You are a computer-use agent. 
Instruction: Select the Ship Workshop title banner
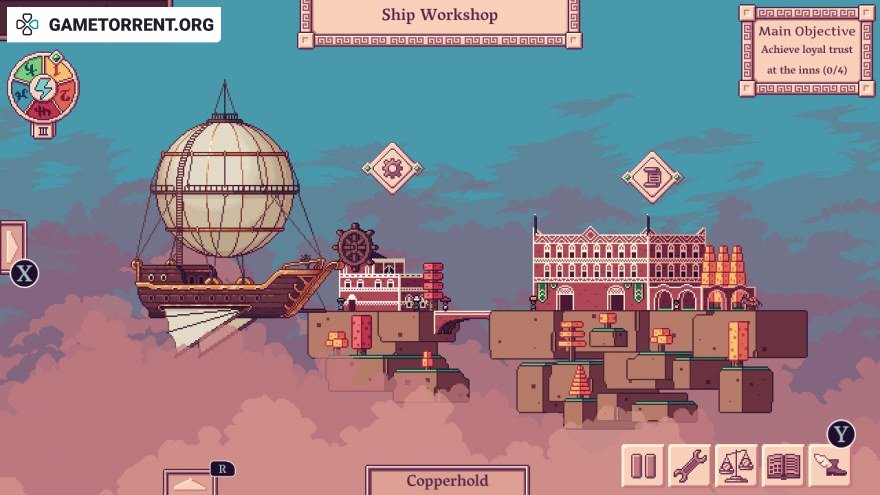439,17
